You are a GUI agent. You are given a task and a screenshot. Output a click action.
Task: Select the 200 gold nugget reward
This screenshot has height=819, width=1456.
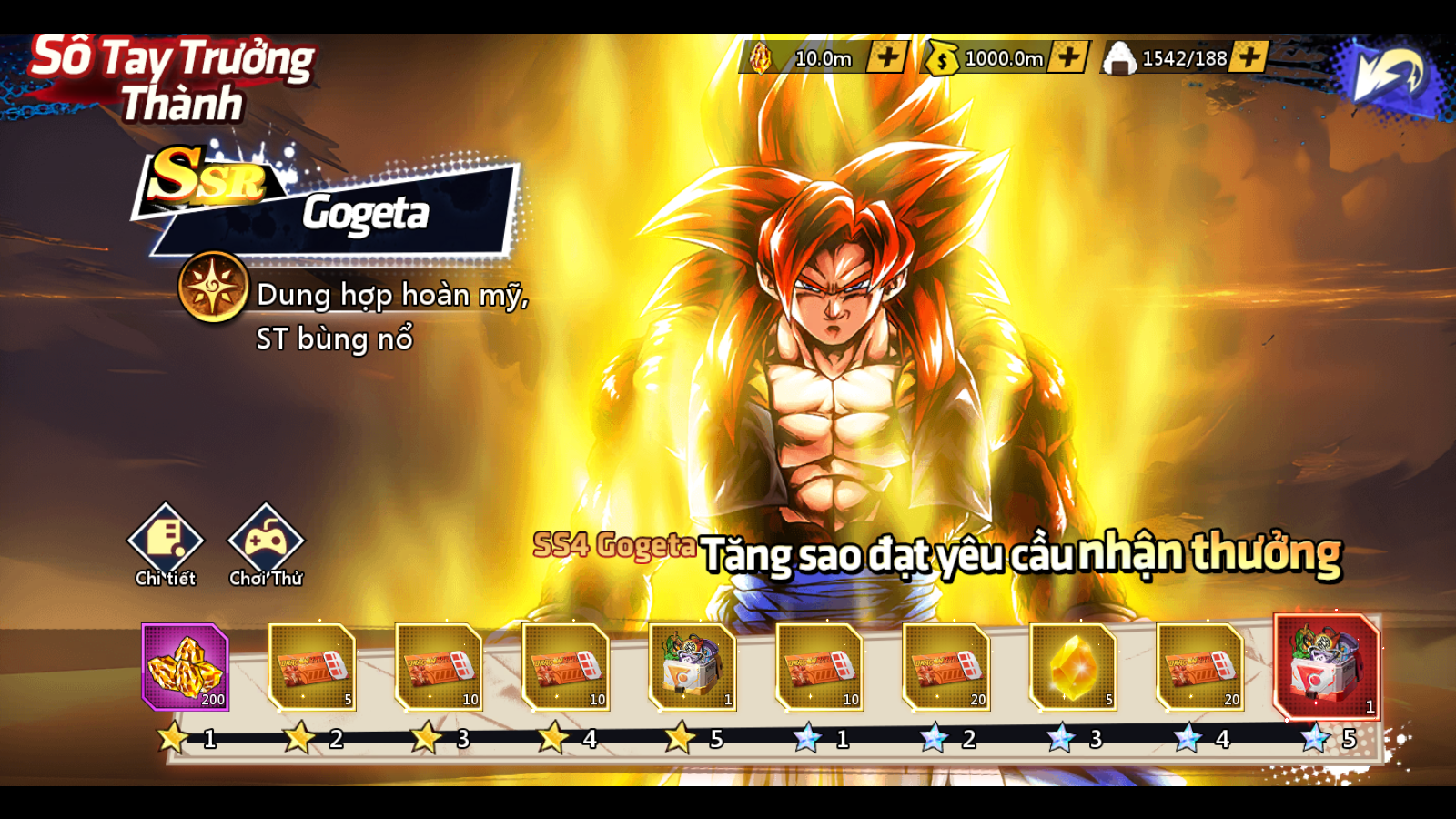click(186, 666)
